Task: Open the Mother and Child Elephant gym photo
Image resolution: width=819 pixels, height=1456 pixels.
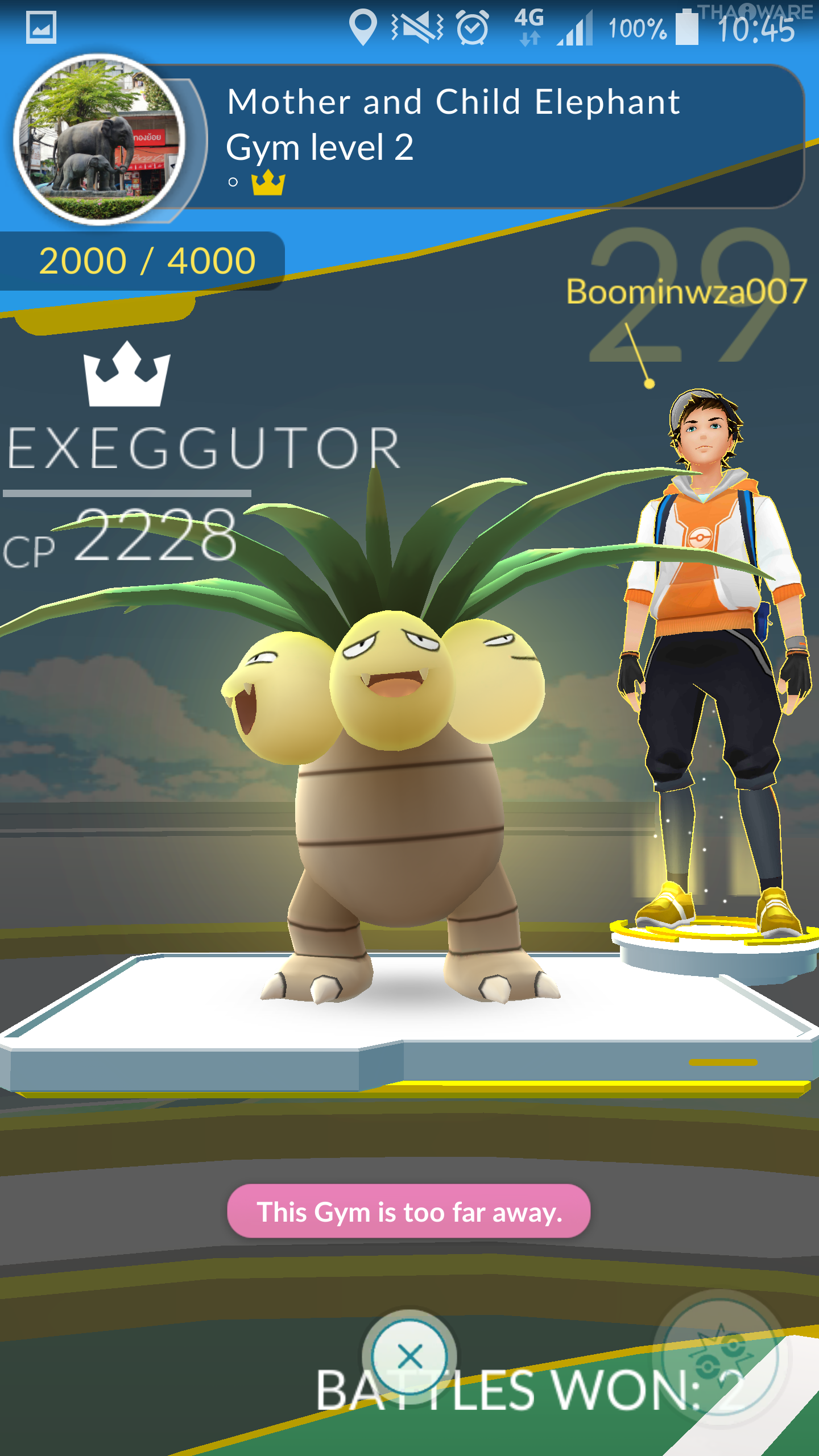Action: [100, 140]
